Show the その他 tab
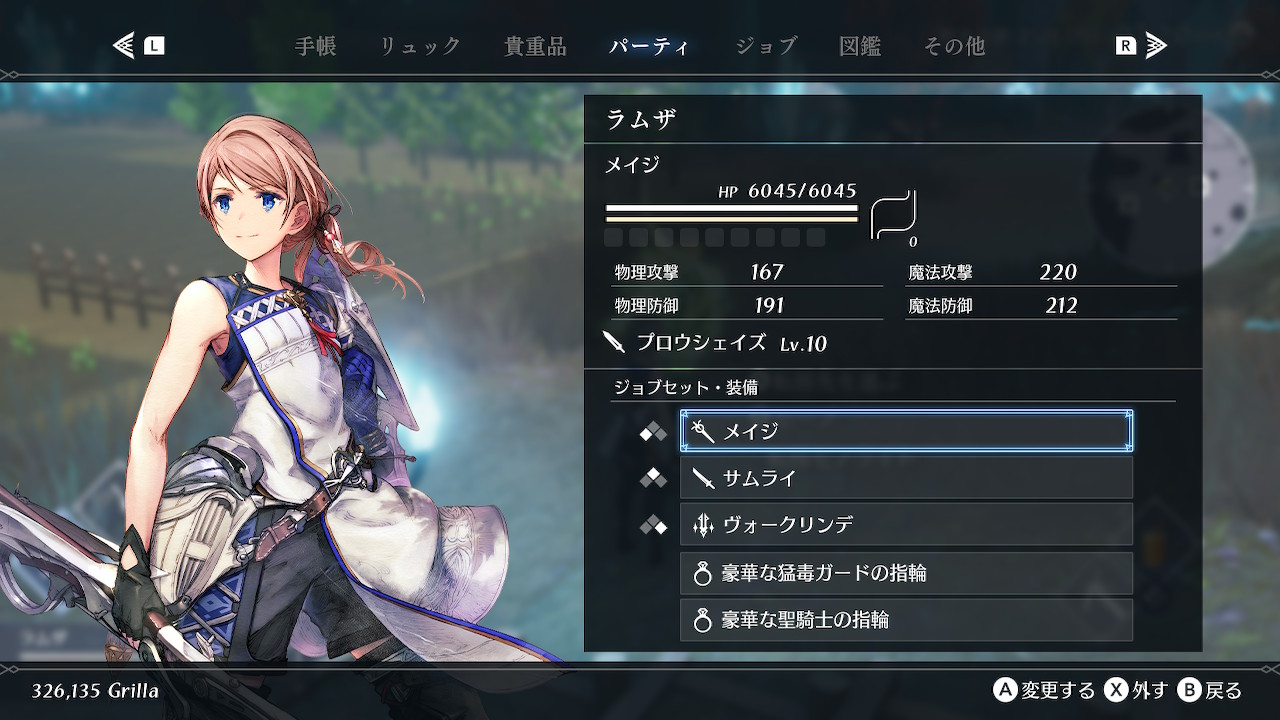Image resolution: width=1280 pixels, height=720 pixels. 954,46
